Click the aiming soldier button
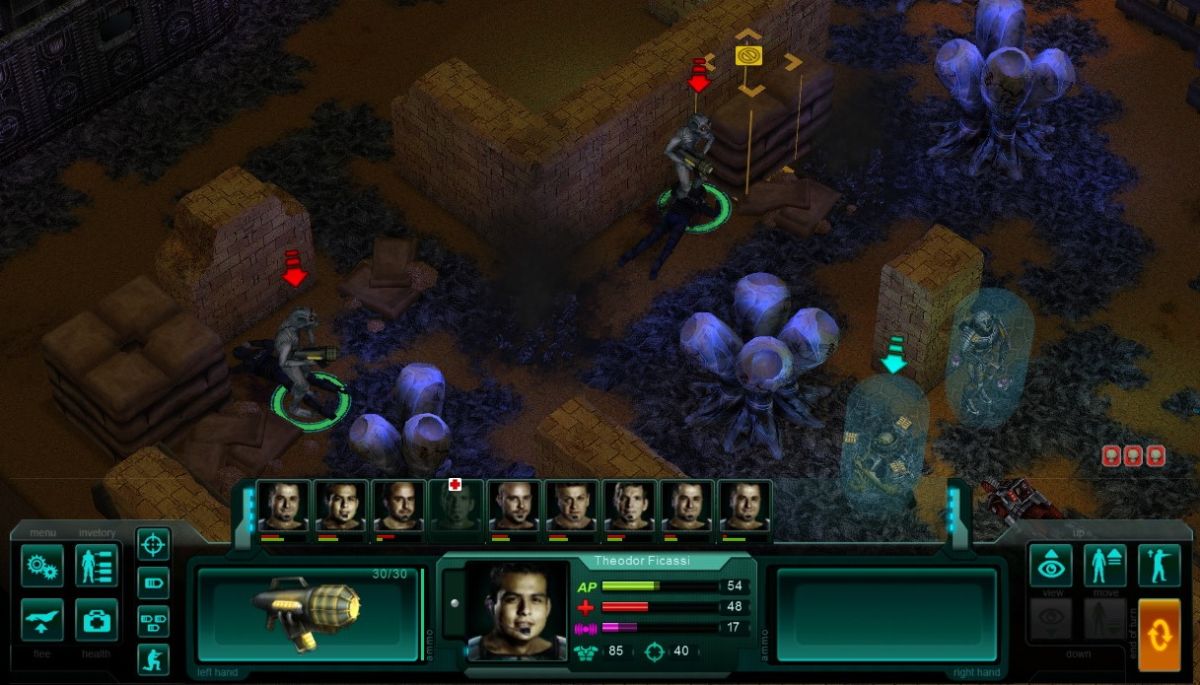 click(1159, 566)
